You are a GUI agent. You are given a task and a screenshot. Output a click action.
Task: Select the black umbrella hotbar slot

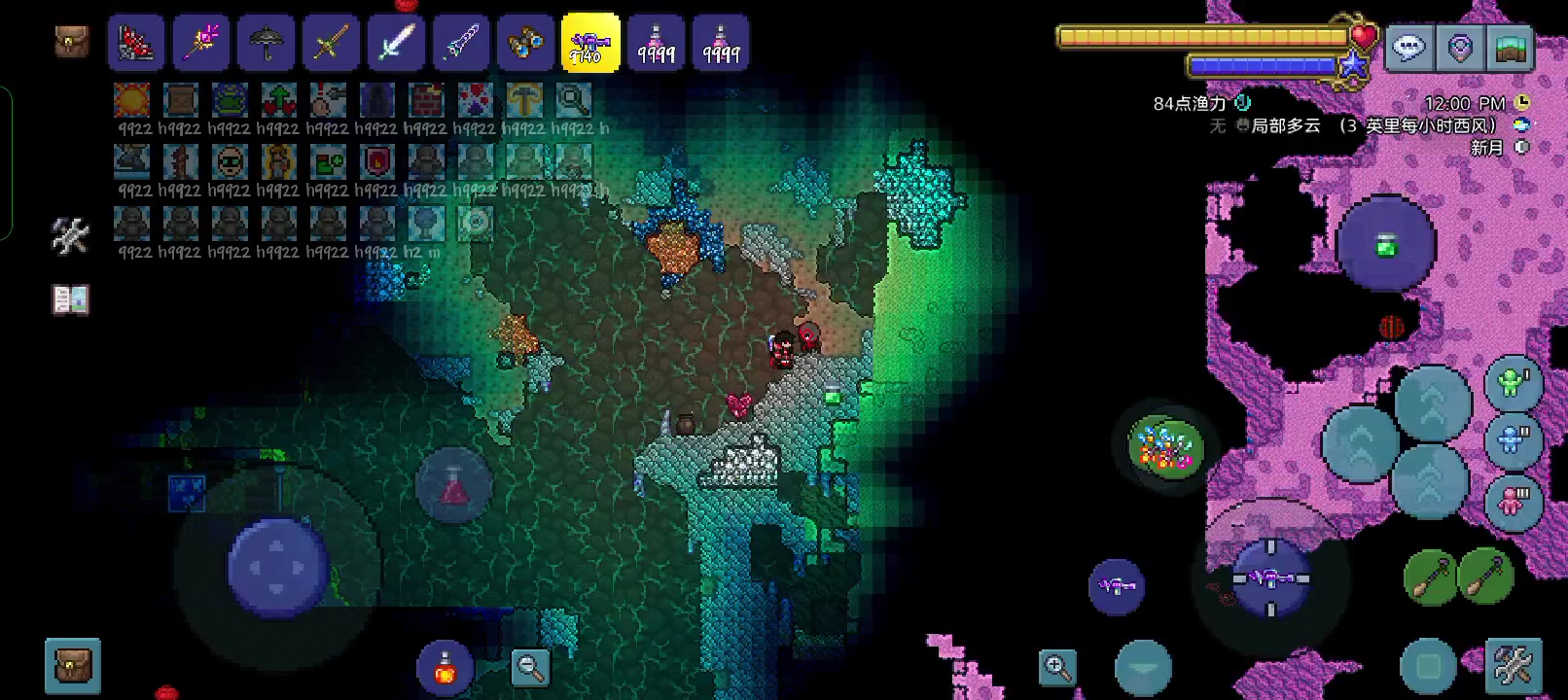(266, 44)
